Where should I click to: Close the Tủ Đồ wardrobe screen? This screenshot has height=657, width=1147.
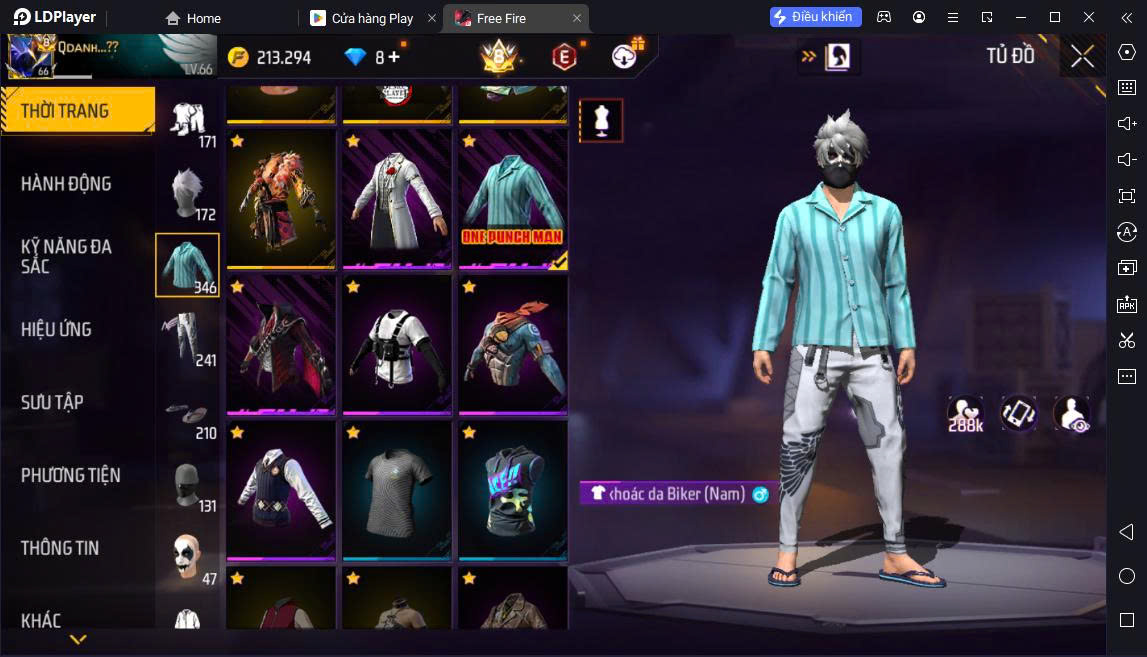click(x=1082, y=57)
